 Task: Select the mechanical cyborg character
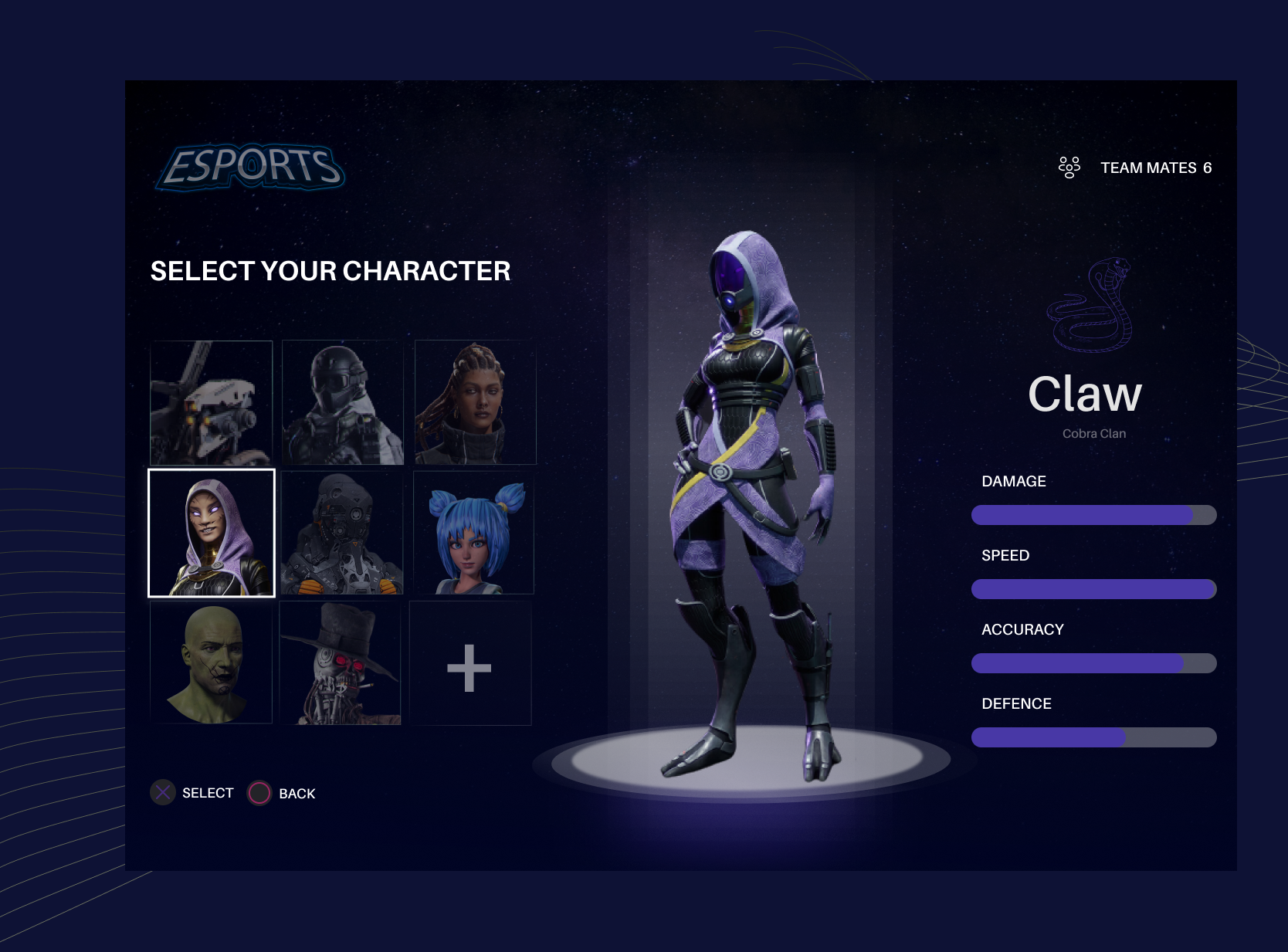[x=341, y=533]
